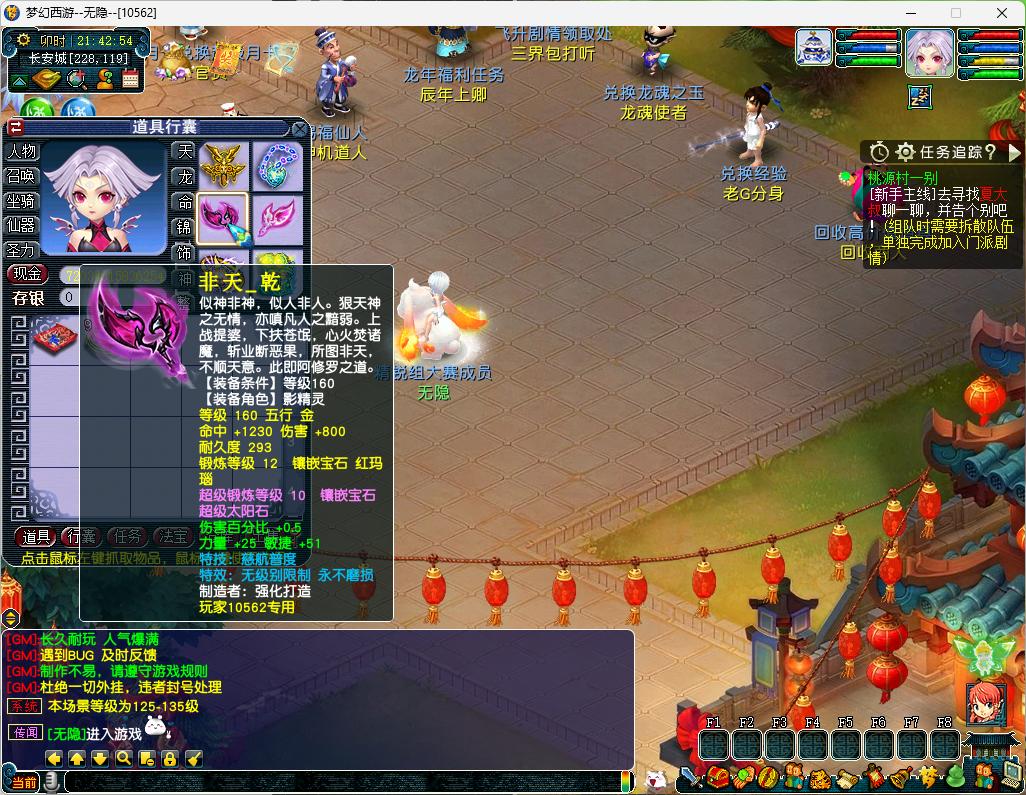Click the 现金 cash button
1026x795 pixels.
click(x=27, y=274)
